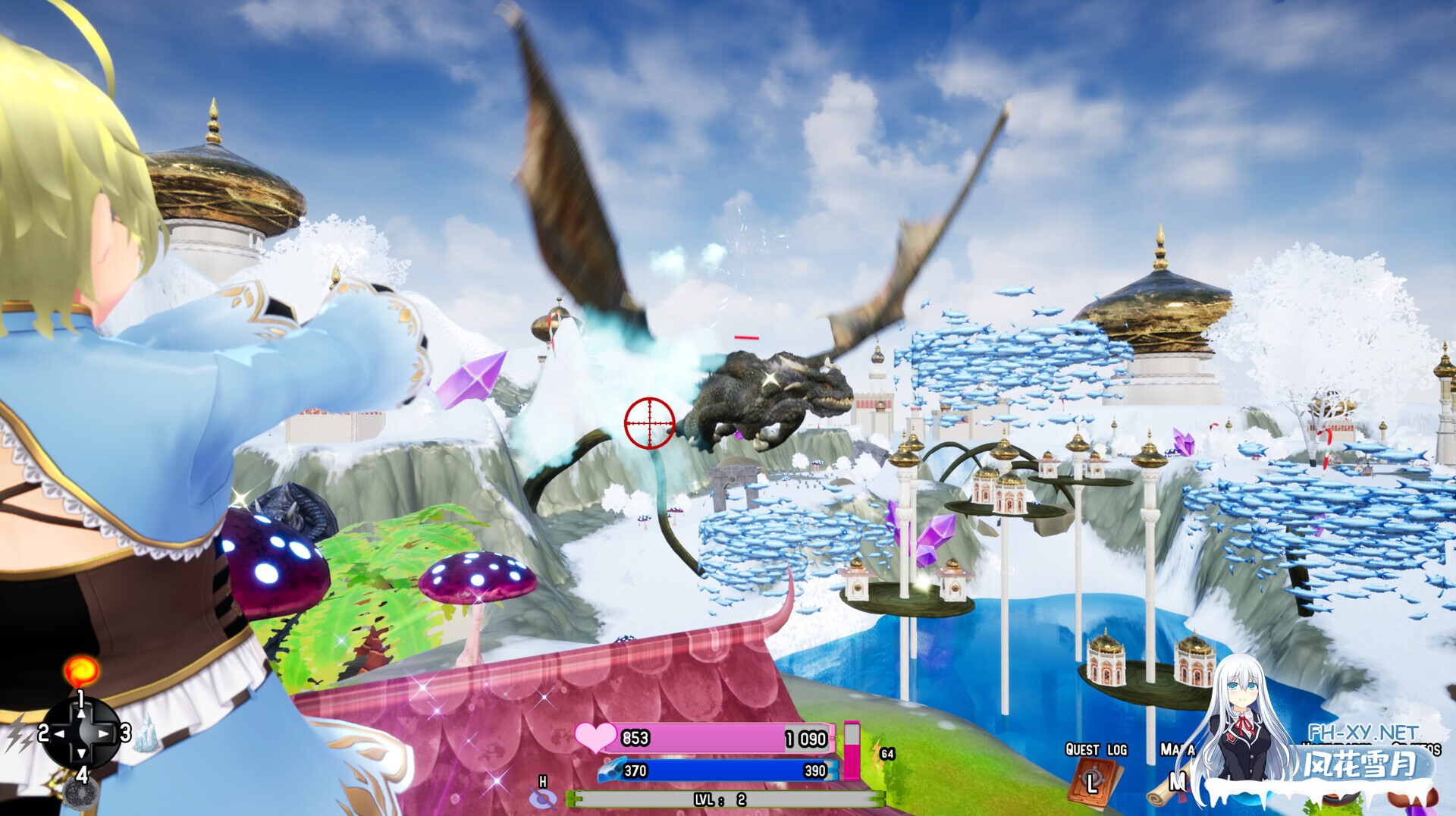Screen dimensions: 1456x816
Task: Expand skill slot 4 on the bottom D-pad arrow
Action: pyautogui.click(x=82, y=755)
